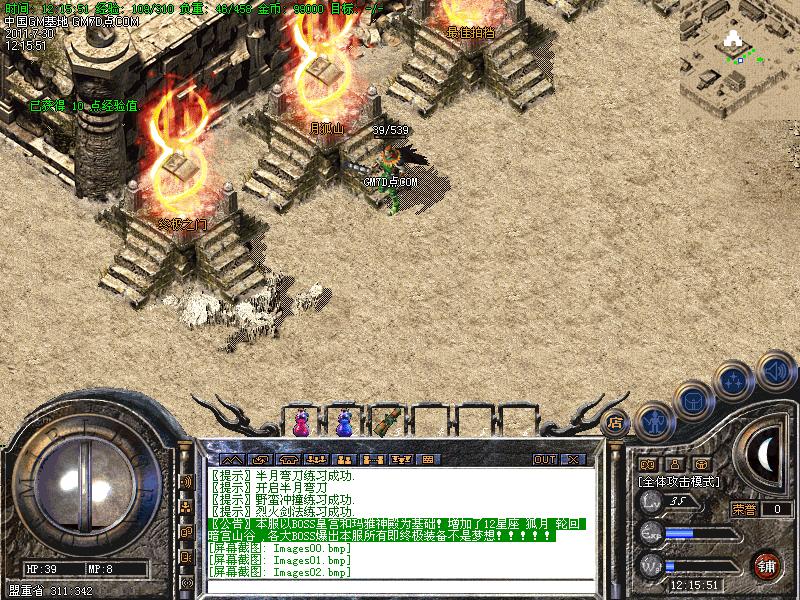Open the inventory bag button
The width and height of the screenshot is (800, 600).
692,401
